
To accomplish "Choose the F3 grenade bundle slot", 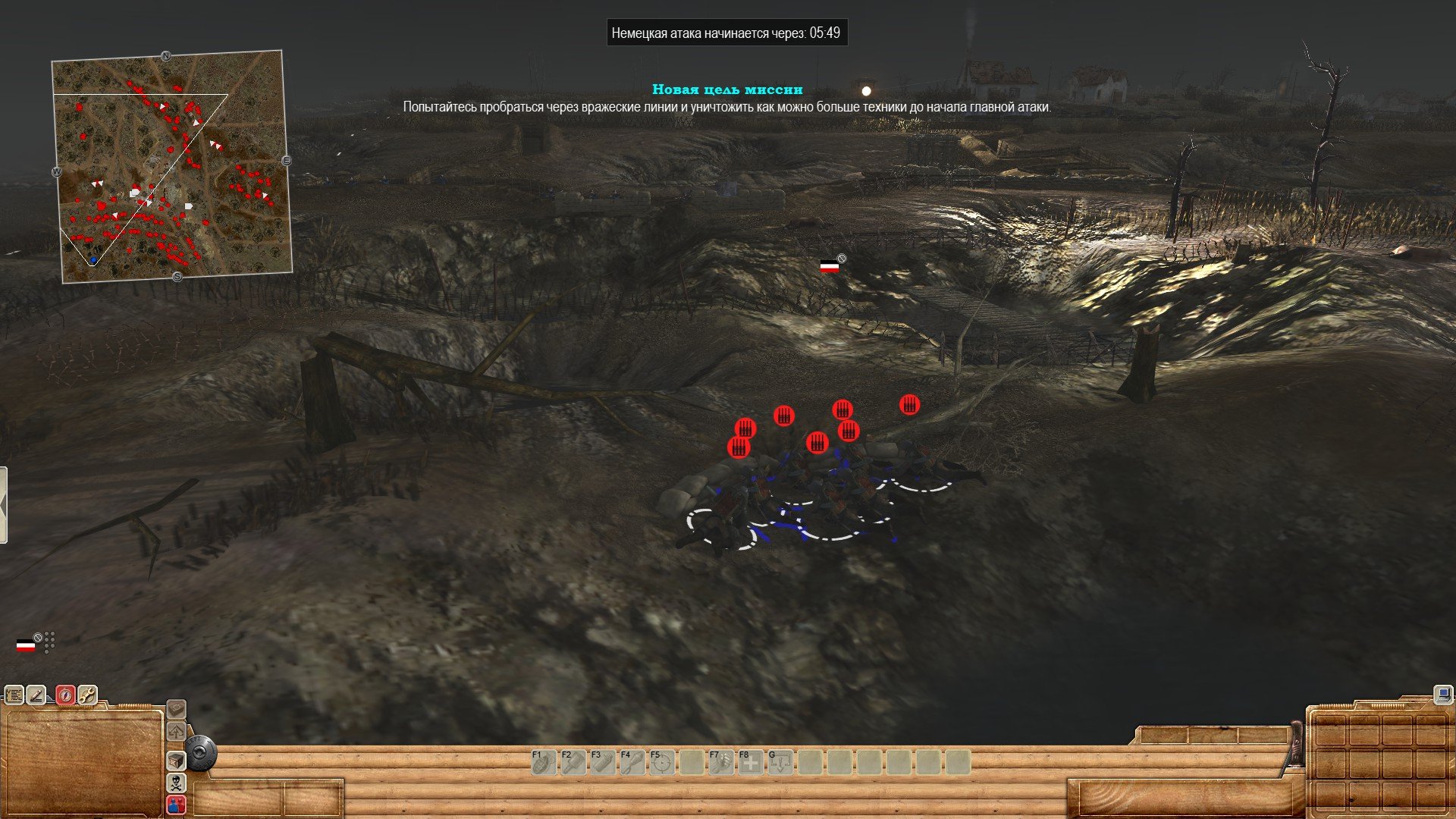I will click(602, 762).
